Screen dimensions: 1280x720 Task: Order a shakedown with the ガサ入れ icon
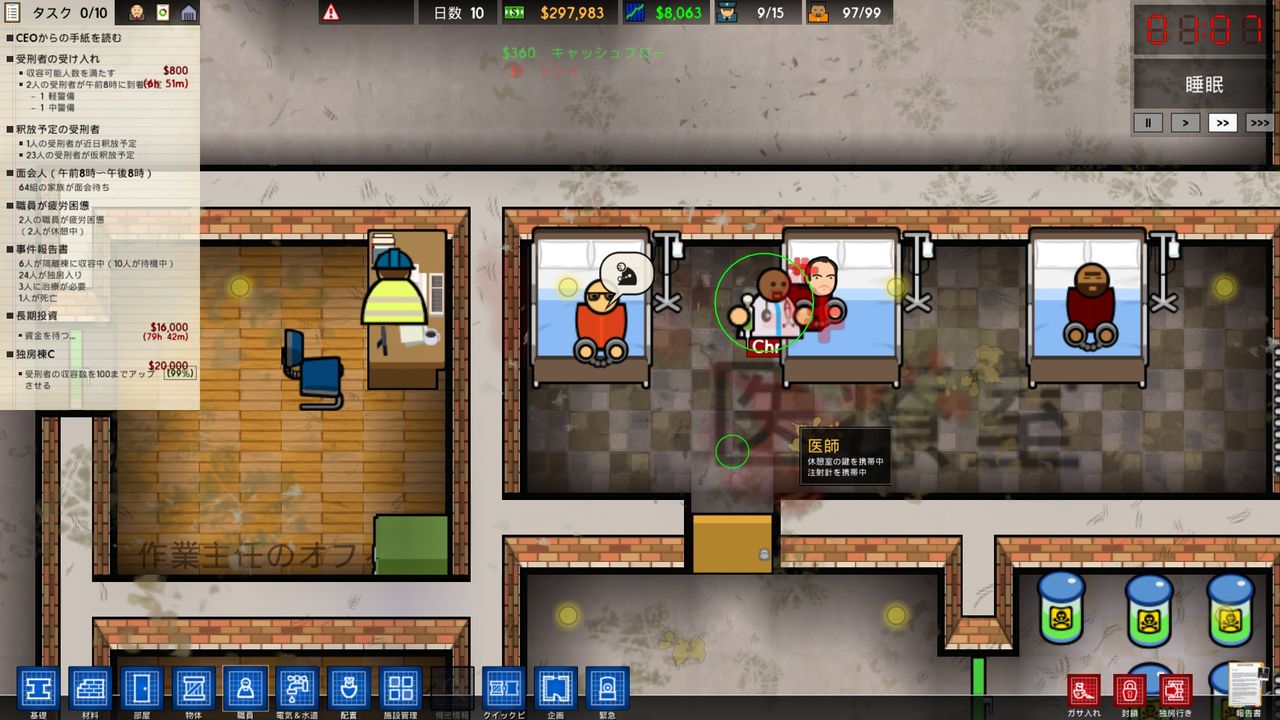pos(1085,688)
